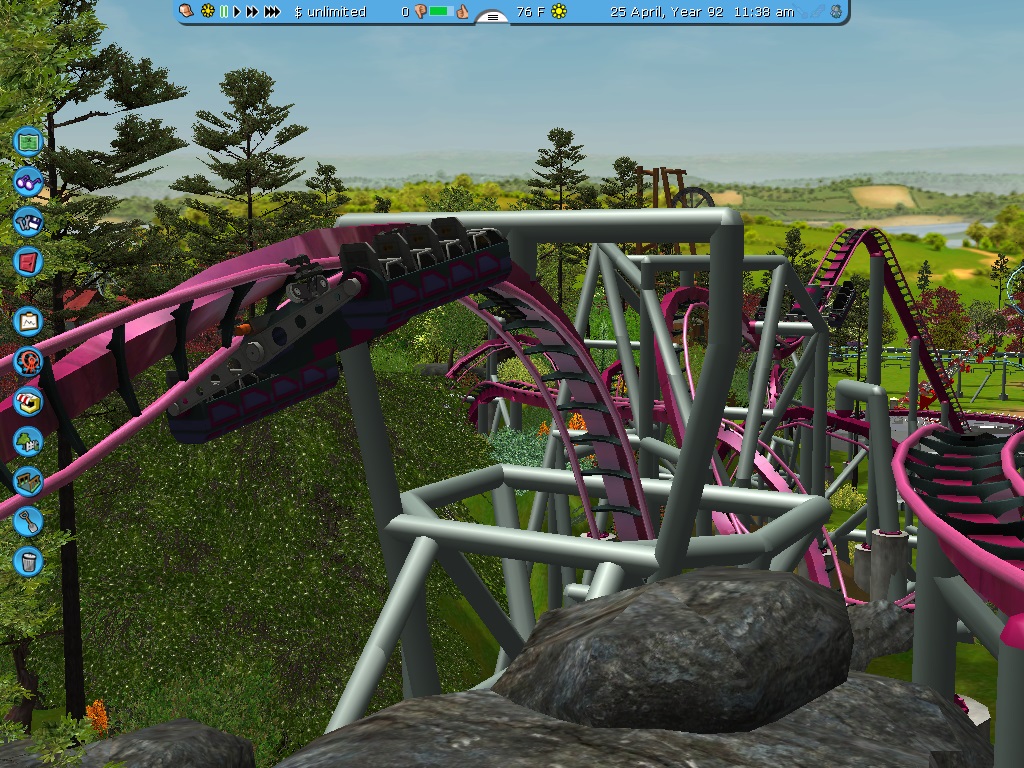
Task: Open the paths and queues menu
Action: point(28,481)
